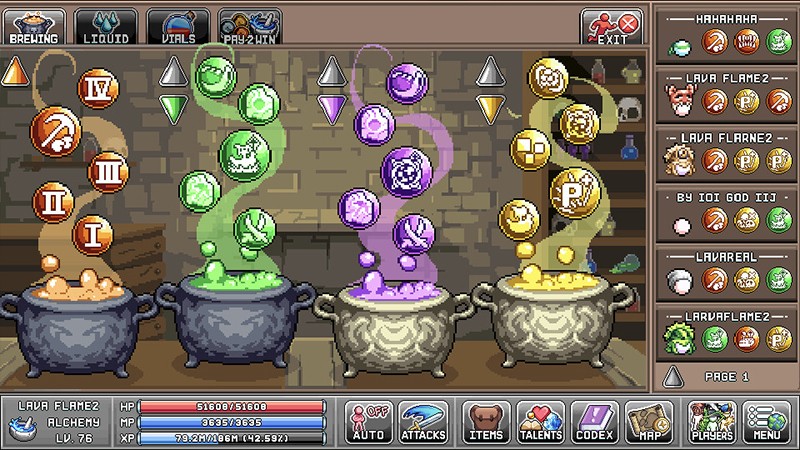Open the Items bag

point(485,422)
